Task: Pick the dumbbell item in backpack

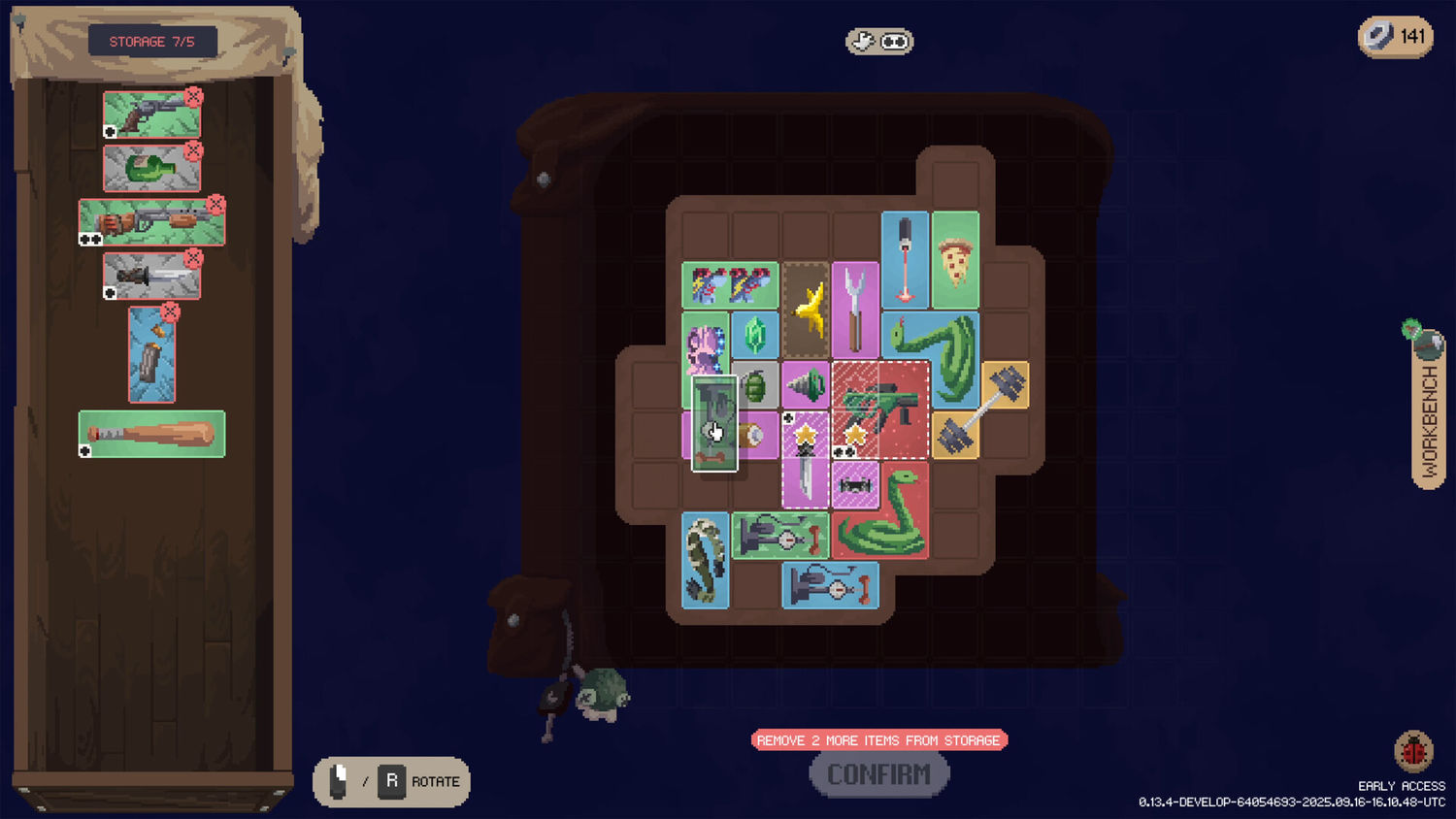Action: [x=982, y=409]
